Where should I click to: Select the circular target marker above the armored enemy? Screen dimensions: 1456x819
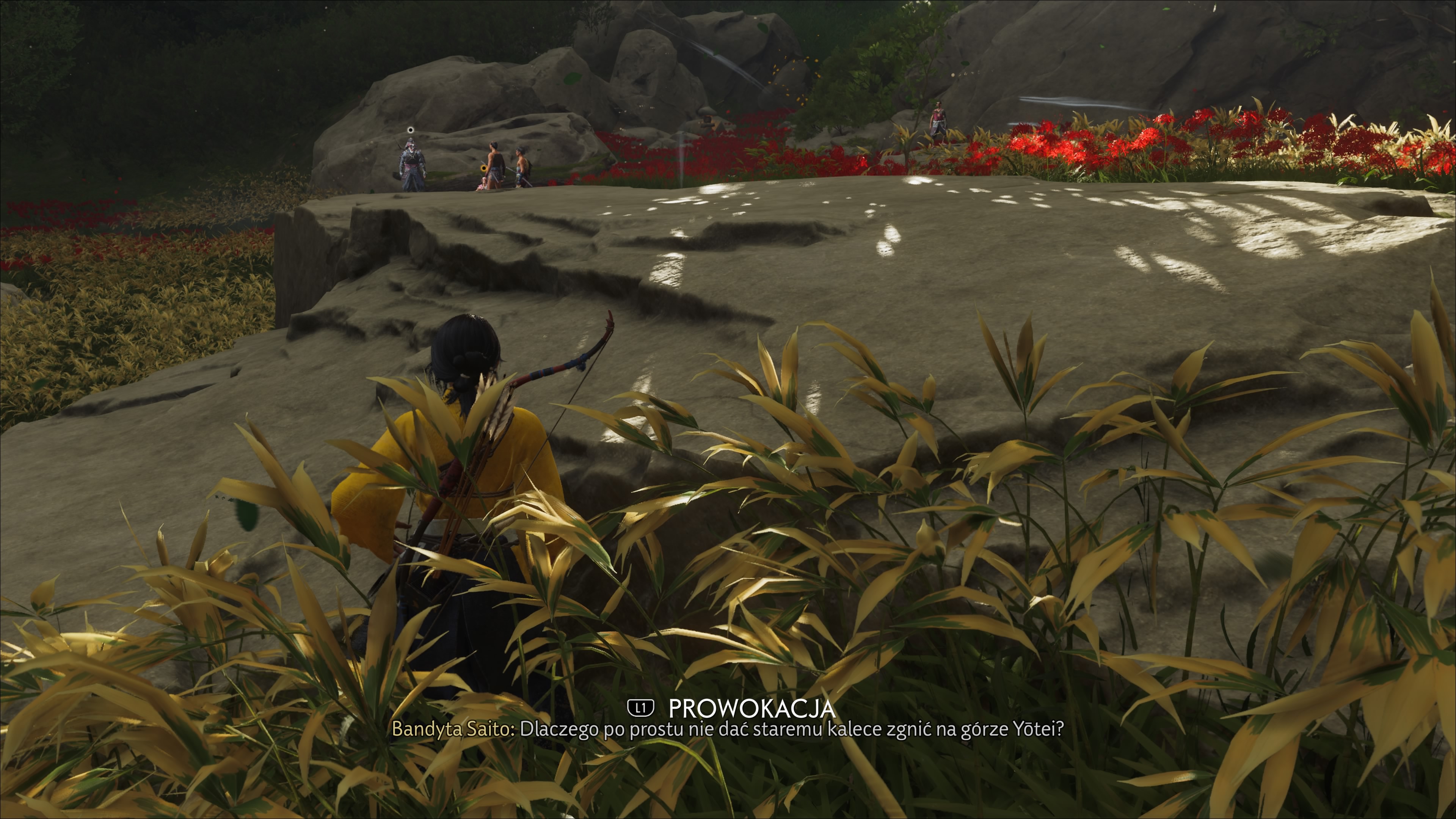(410, 130)
